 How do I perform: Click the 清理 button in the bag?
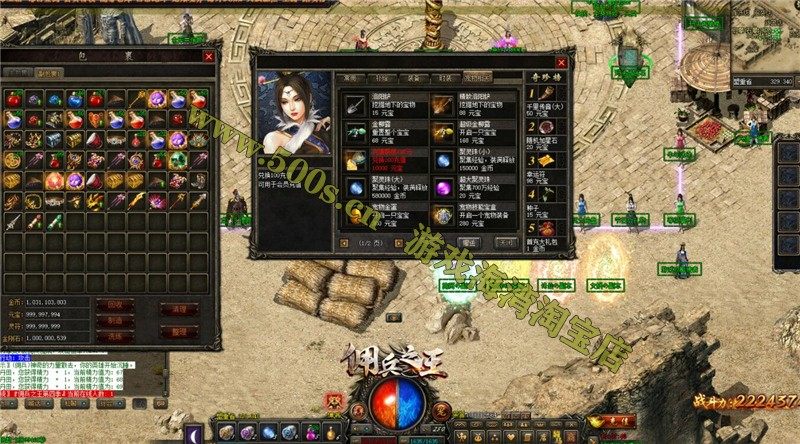pos(182,309)
